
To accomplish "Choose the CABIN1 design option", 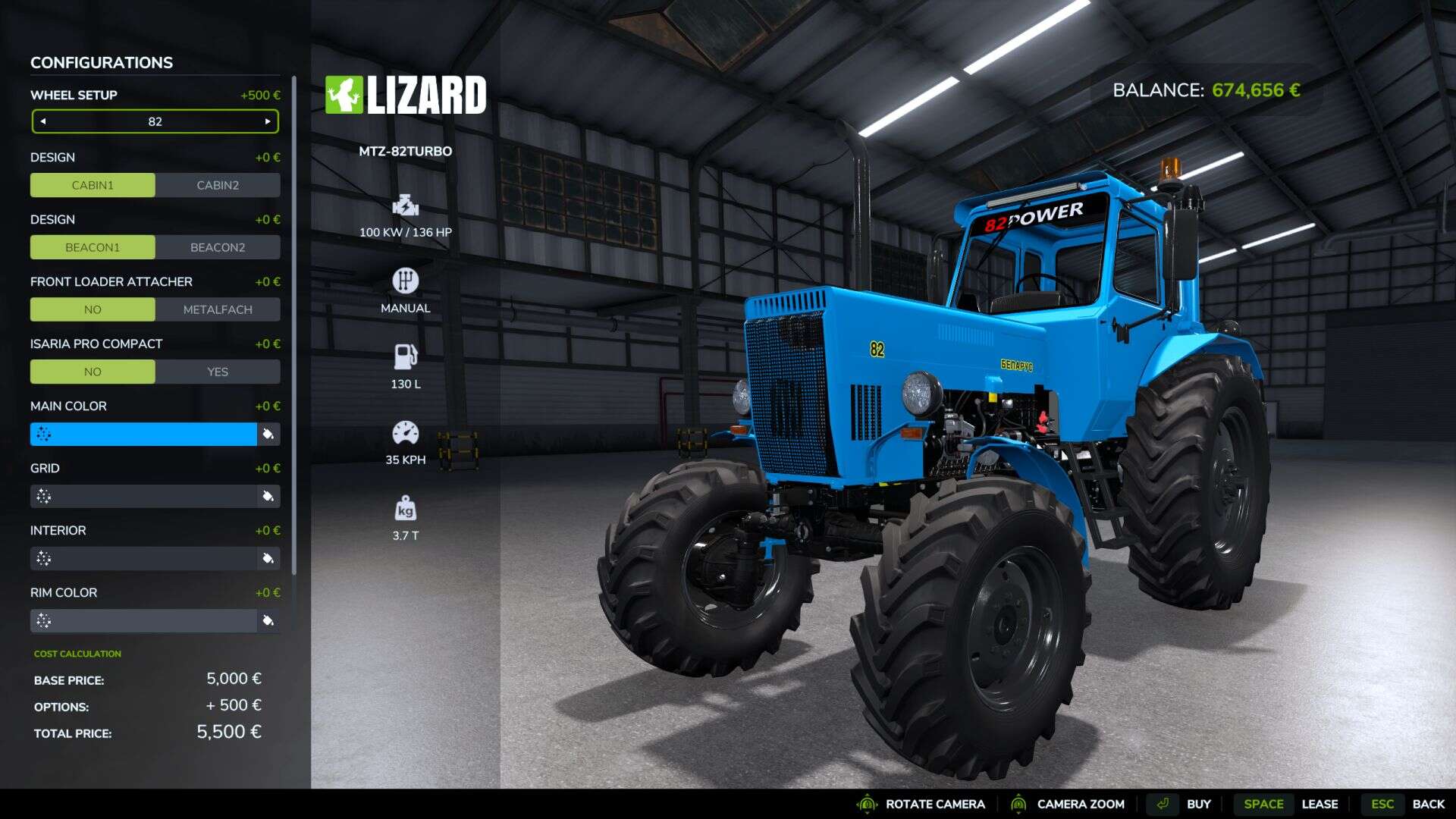I will point(93,185).
